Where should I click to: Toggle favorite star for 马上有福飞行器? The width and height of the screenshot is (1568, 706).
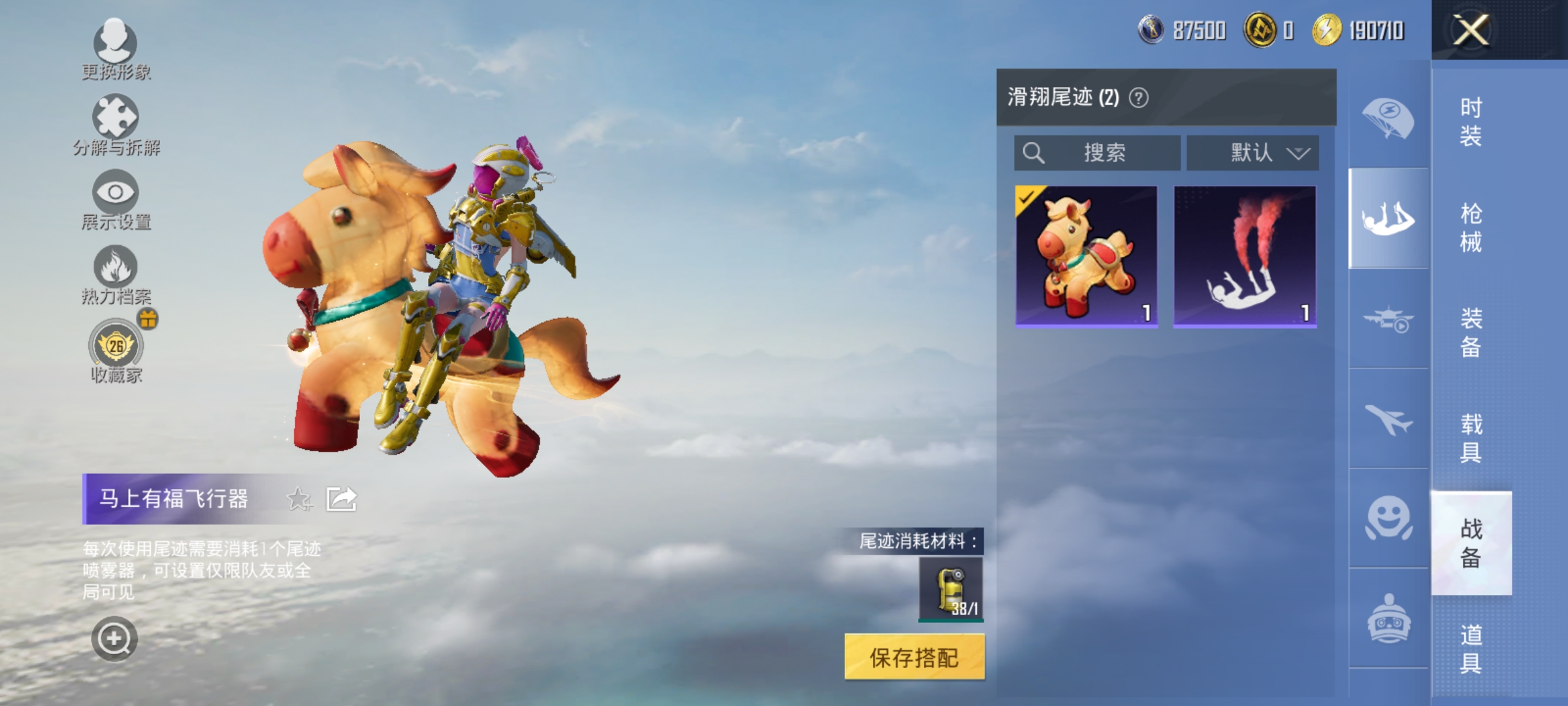tap(299, 499)
